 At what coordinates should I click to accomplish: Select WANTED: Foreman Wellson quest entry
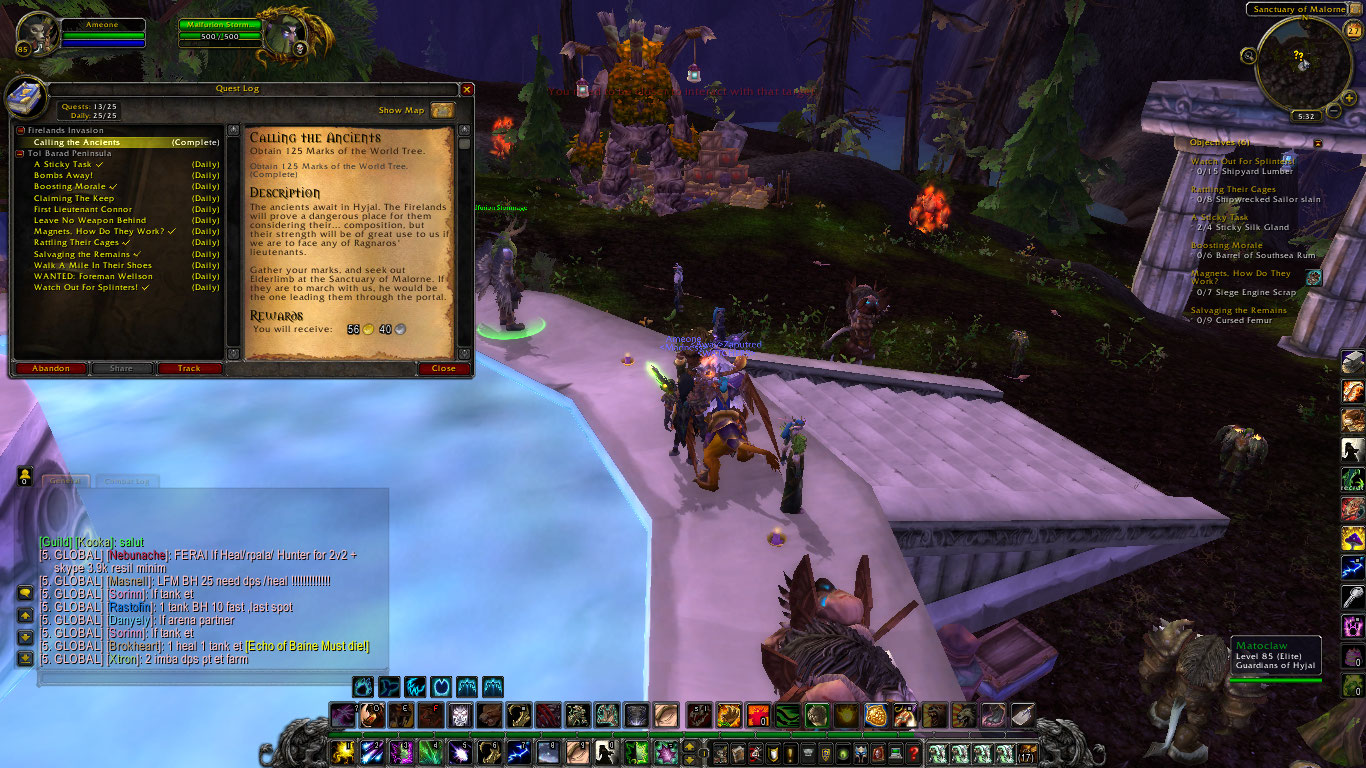pyautogui.click(x=93, y=276)
